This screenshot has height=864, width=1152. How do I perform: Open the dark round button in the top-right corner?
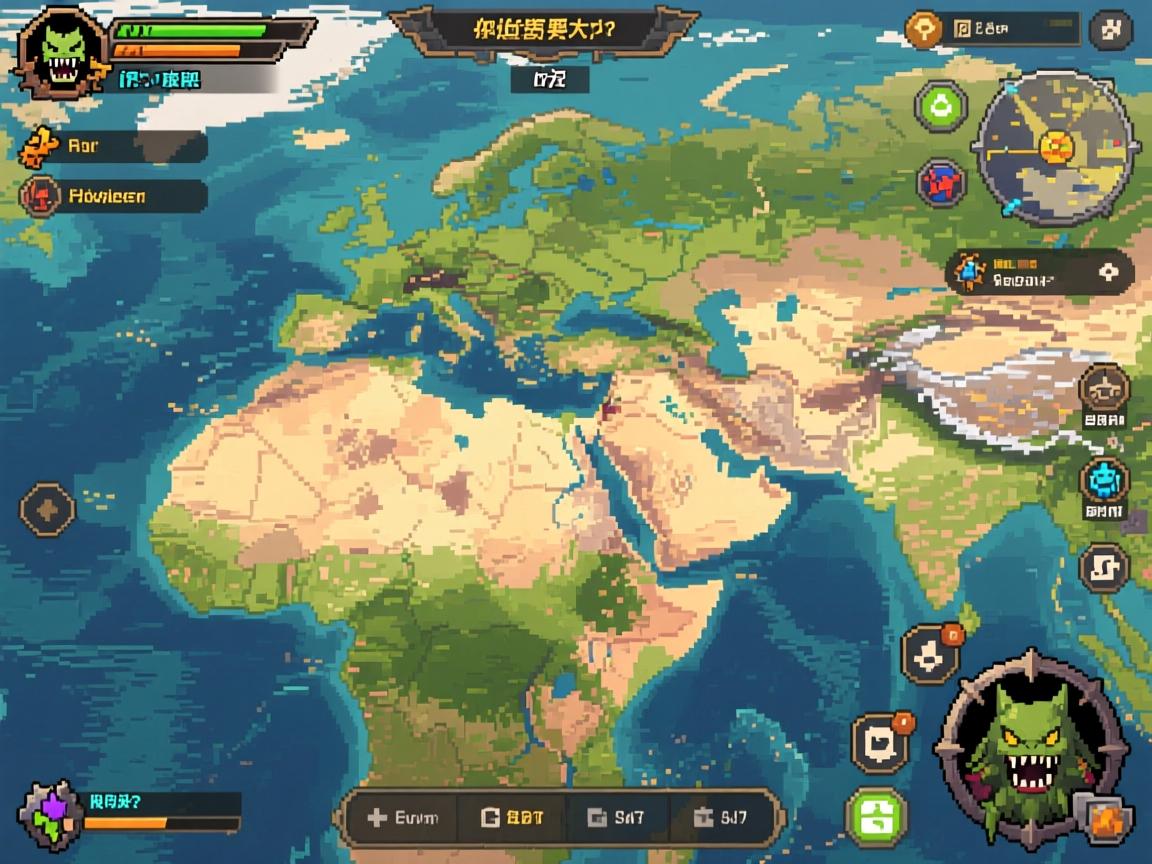coord(1109,30)
